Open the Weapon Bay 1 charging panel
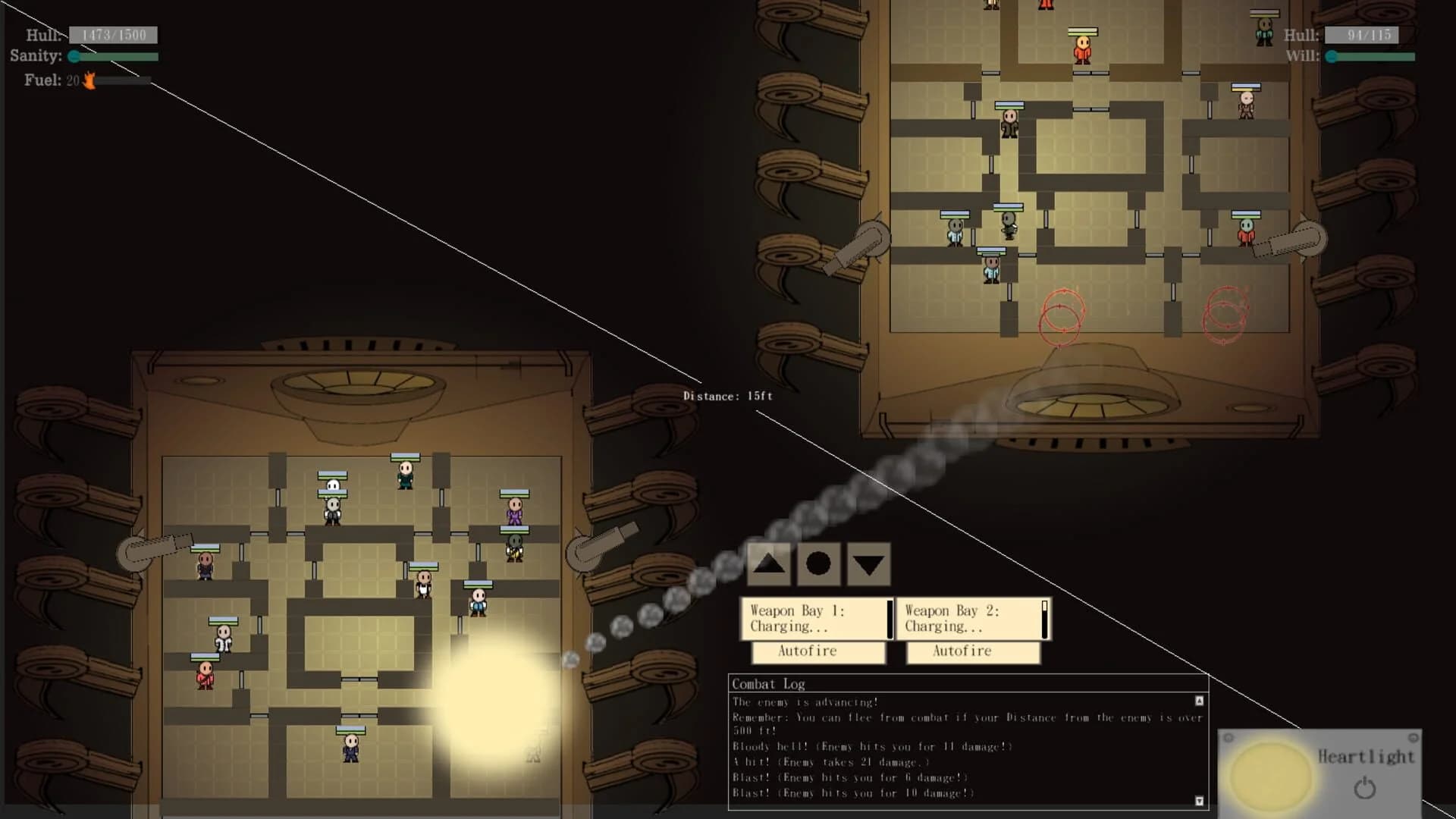The height and width of the screenshot is (819, 1456). point(814,618)
